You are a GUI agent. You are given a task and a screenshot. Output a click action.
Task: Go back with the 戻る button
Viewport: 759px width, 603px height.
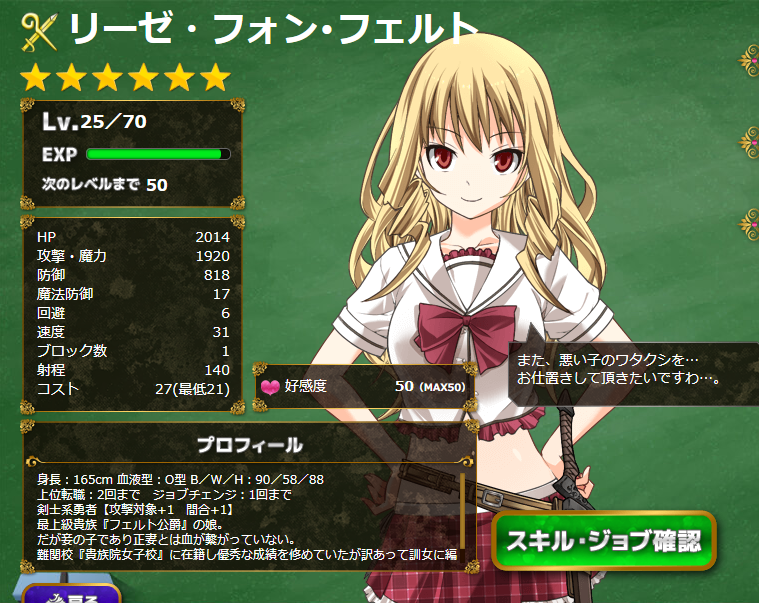70,594
